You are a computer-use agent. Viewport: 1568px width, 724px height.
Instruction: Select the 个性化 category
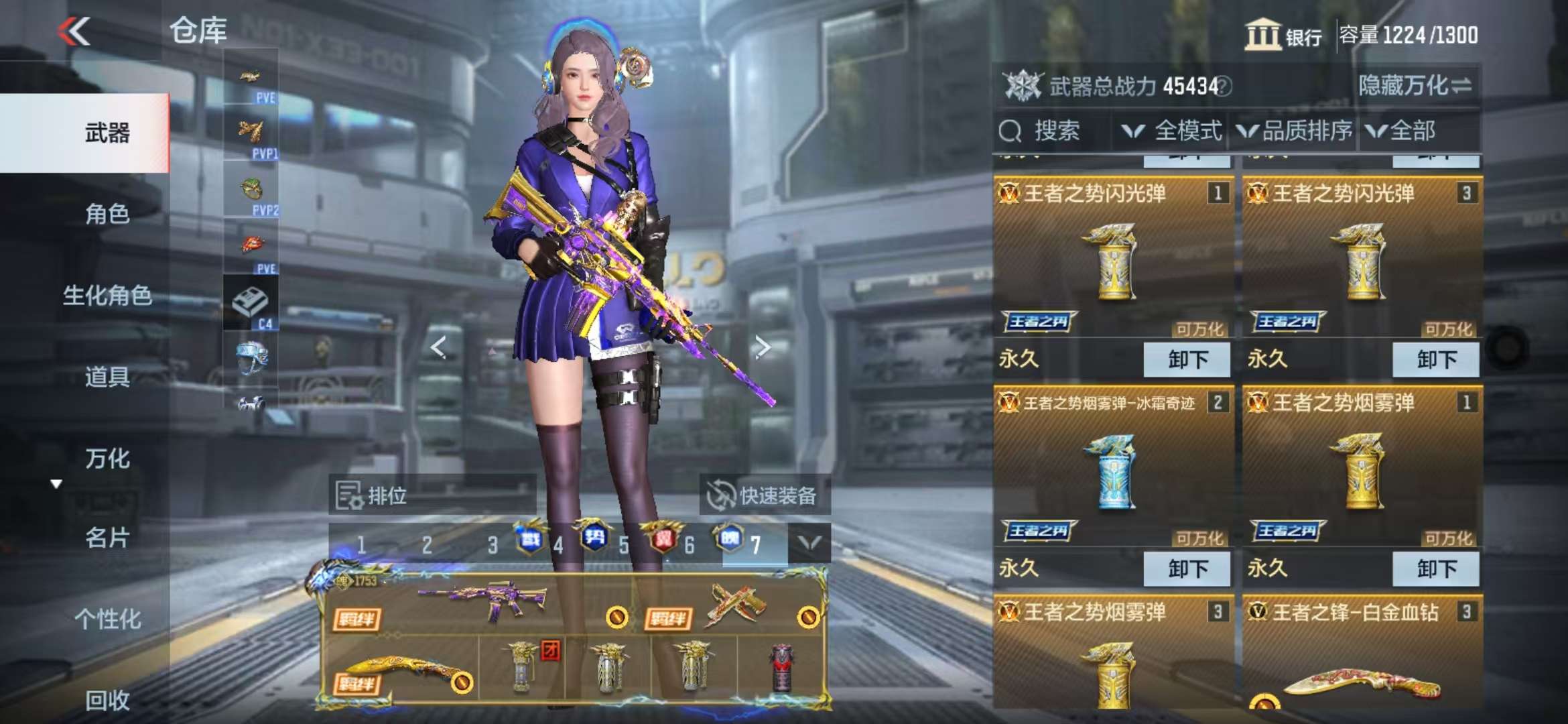click(107, 619)
